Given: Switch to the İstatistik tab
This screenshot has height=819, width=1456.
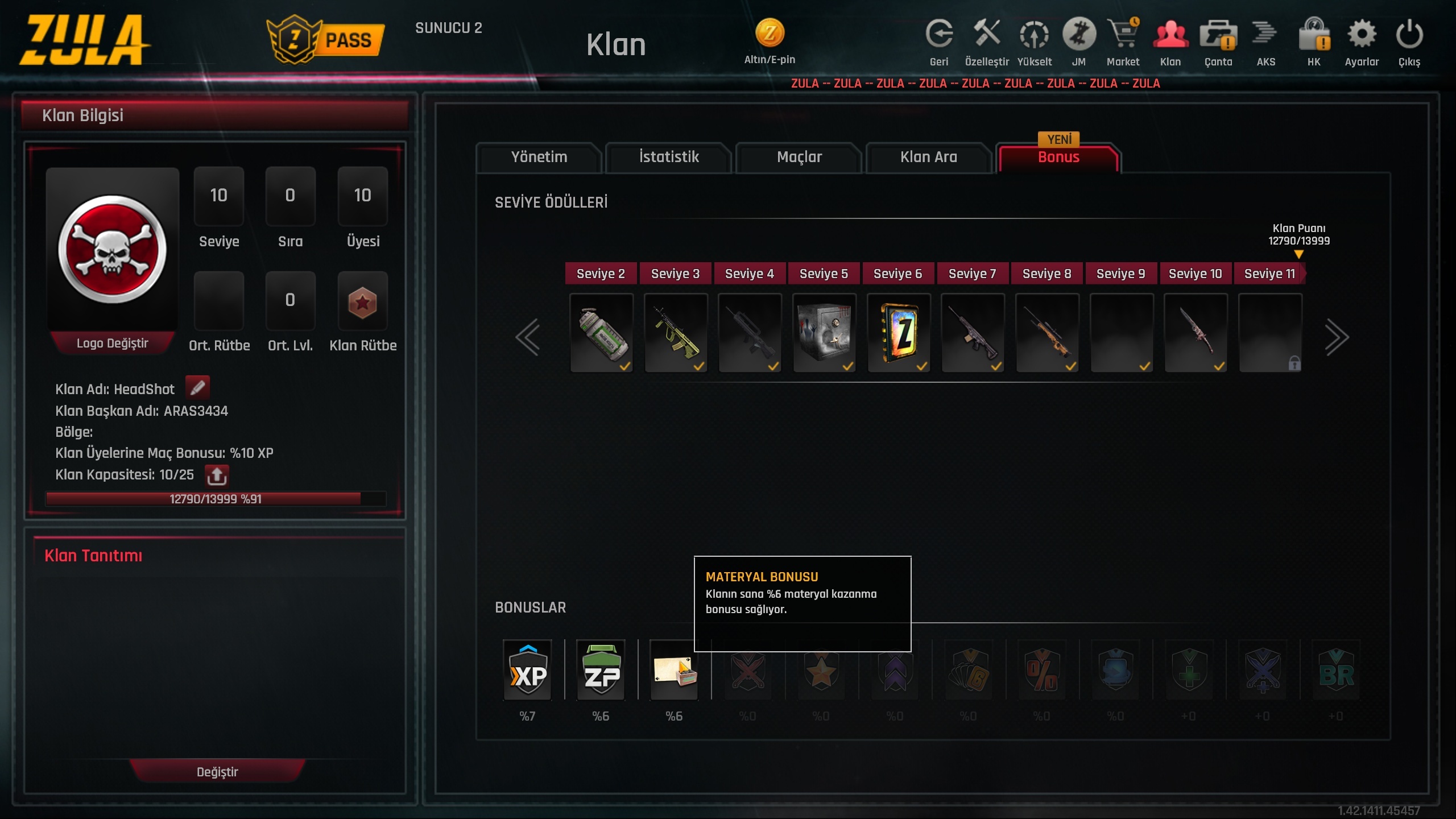Looking at the screenshot, I should [669, 157].
